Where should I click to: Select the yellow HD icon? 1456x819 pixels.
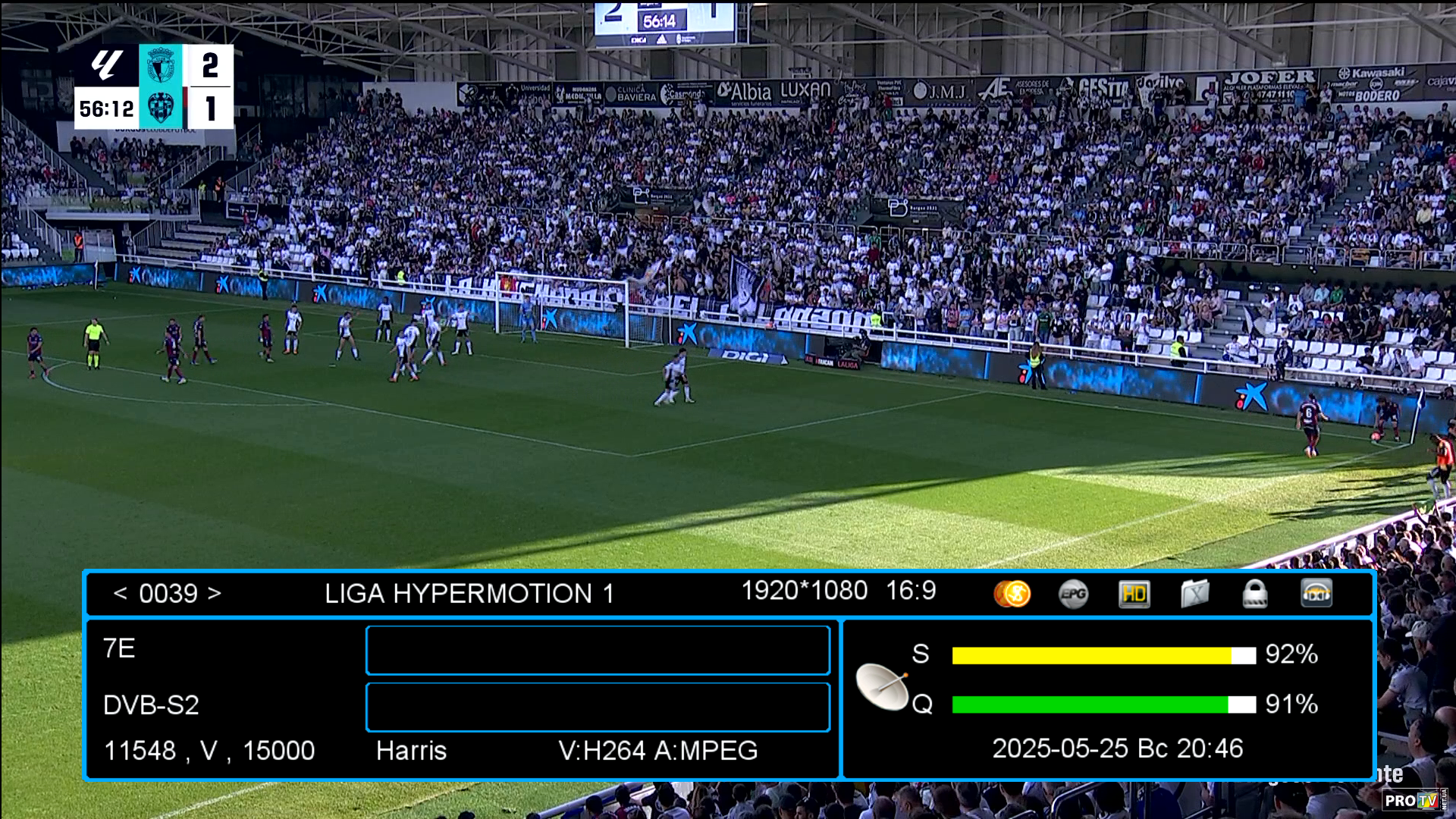(x=1134, y=594)
